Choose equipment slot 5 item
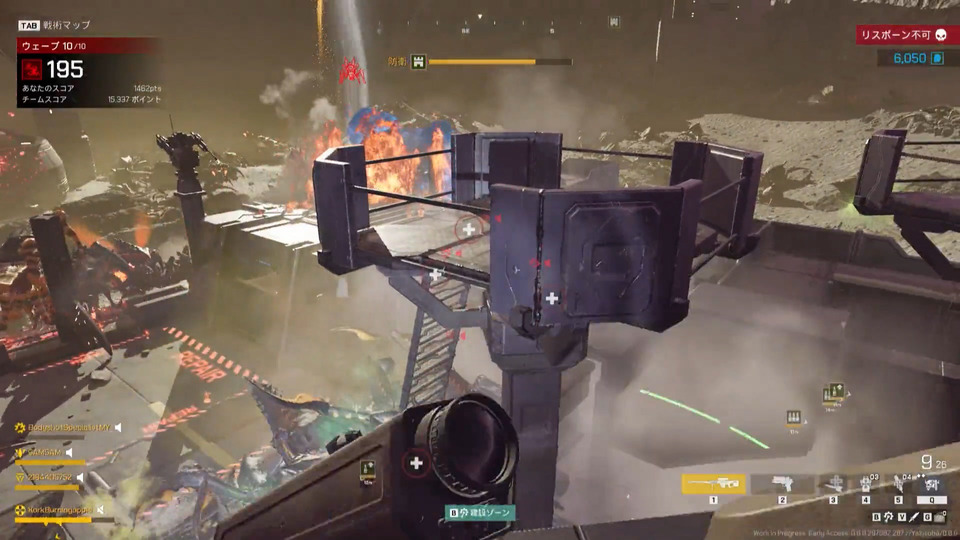Viewport: 960px width, 540px height. click(898, 484)
